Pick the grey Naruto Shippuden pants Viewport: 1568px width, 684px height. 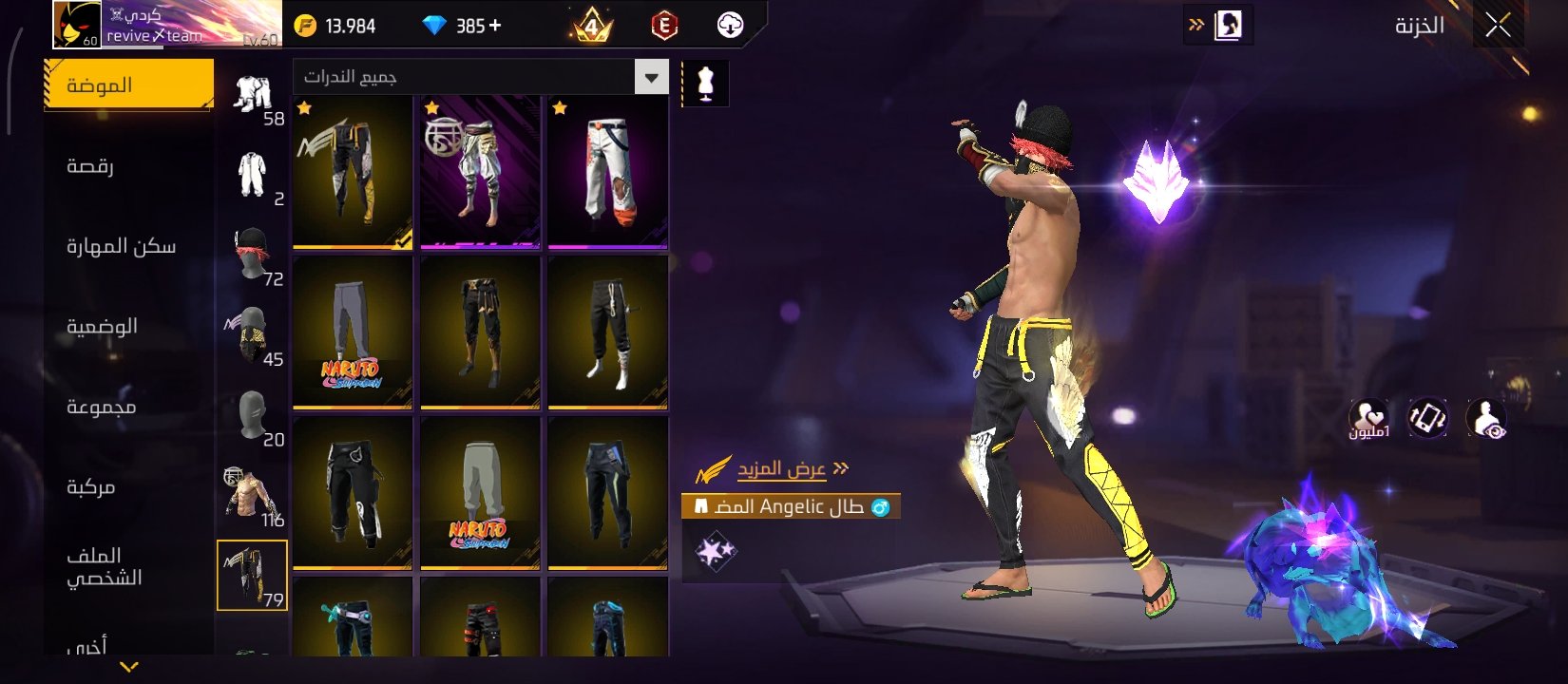[353, 332]
